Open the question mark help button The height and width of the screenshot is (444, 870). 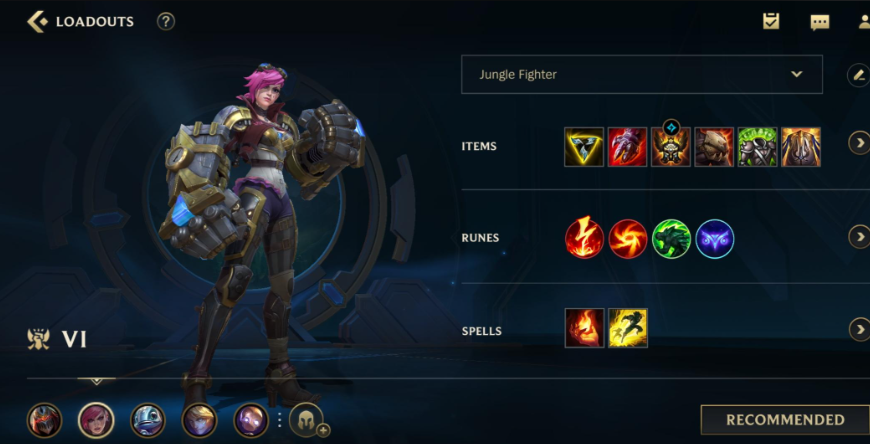(x=166, y=21)
